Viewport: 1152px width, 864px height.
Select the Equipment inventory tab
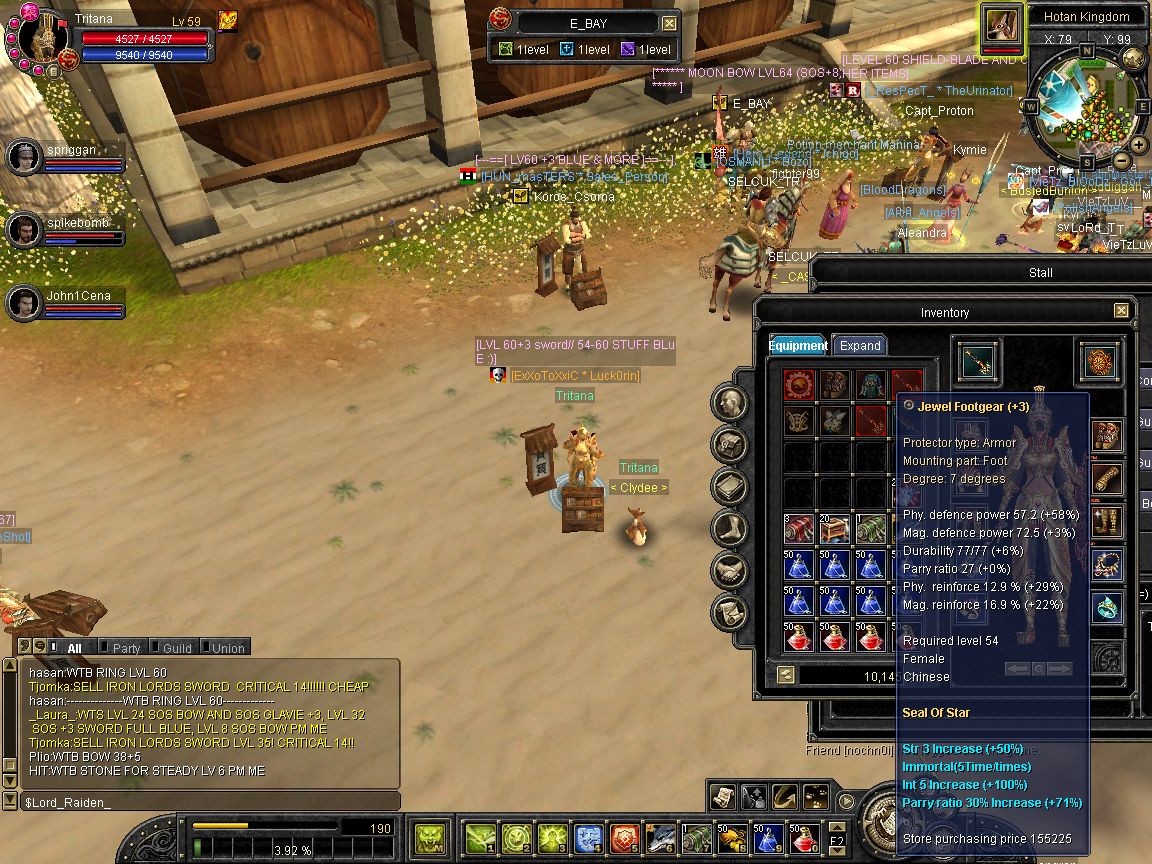[x=797, y=346]
